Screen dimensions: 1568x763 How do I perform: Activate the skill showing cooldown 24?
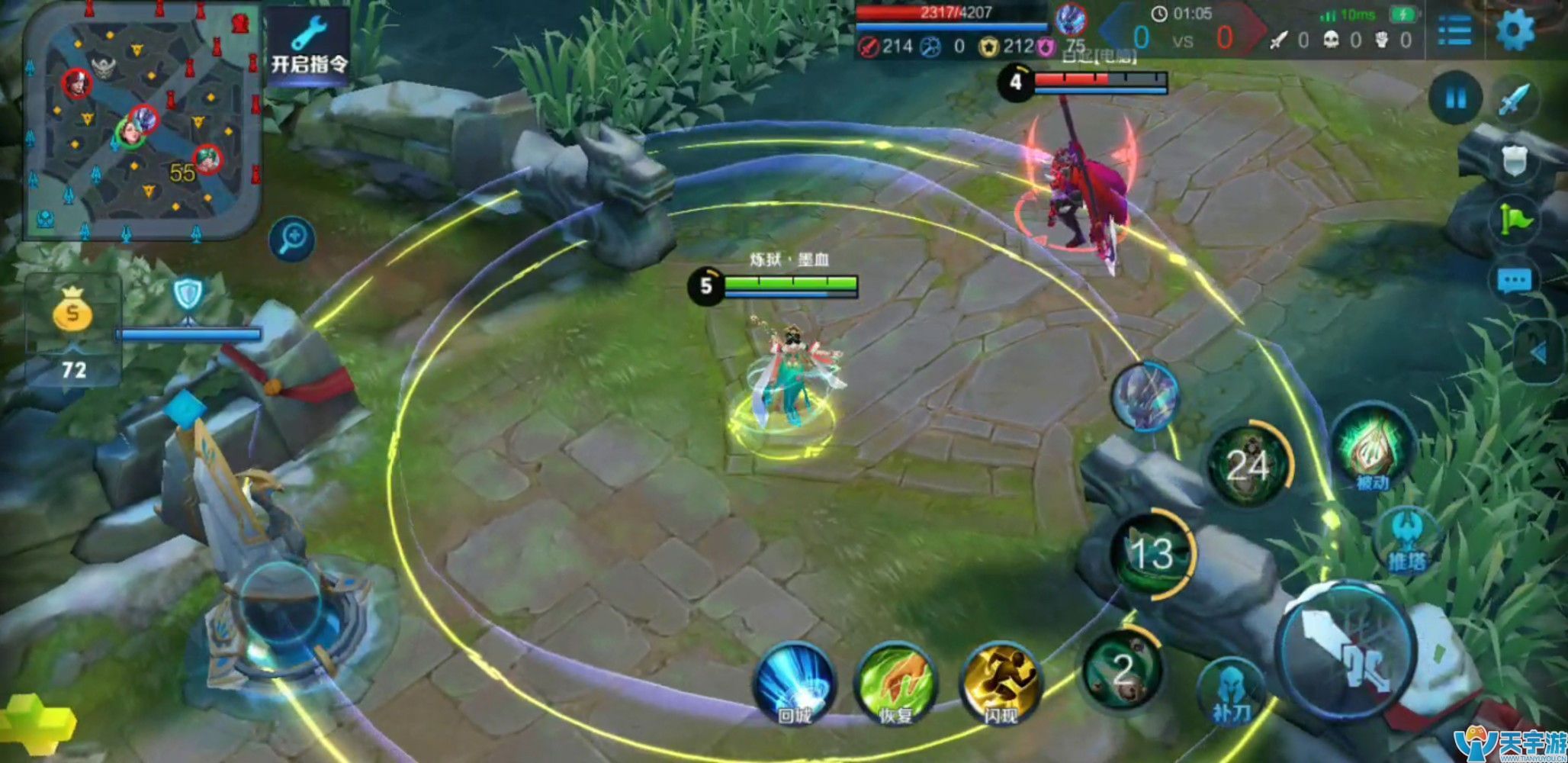click(1248, 465)
